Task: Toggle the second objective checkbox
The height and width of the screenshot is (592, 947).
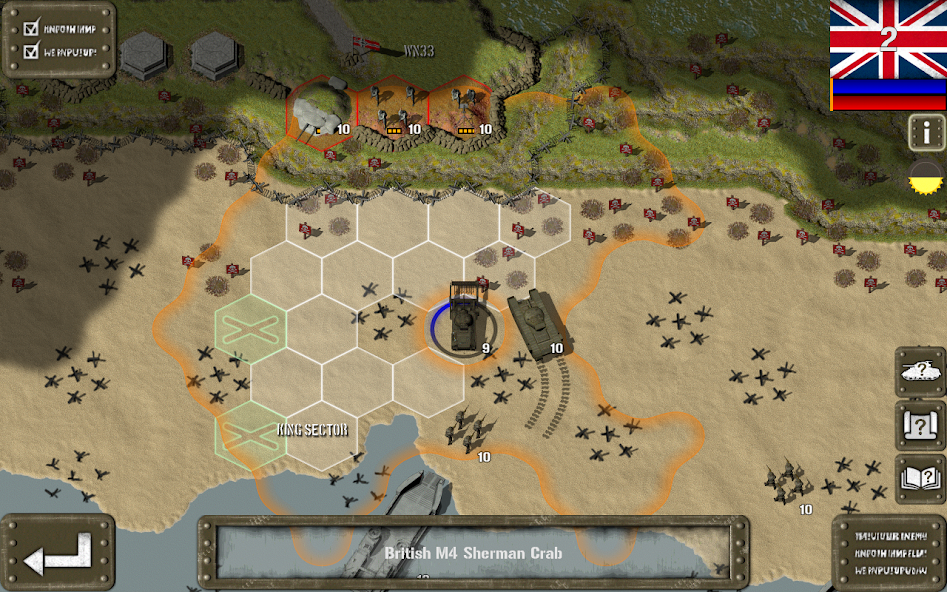Action: tap(30, 50)
